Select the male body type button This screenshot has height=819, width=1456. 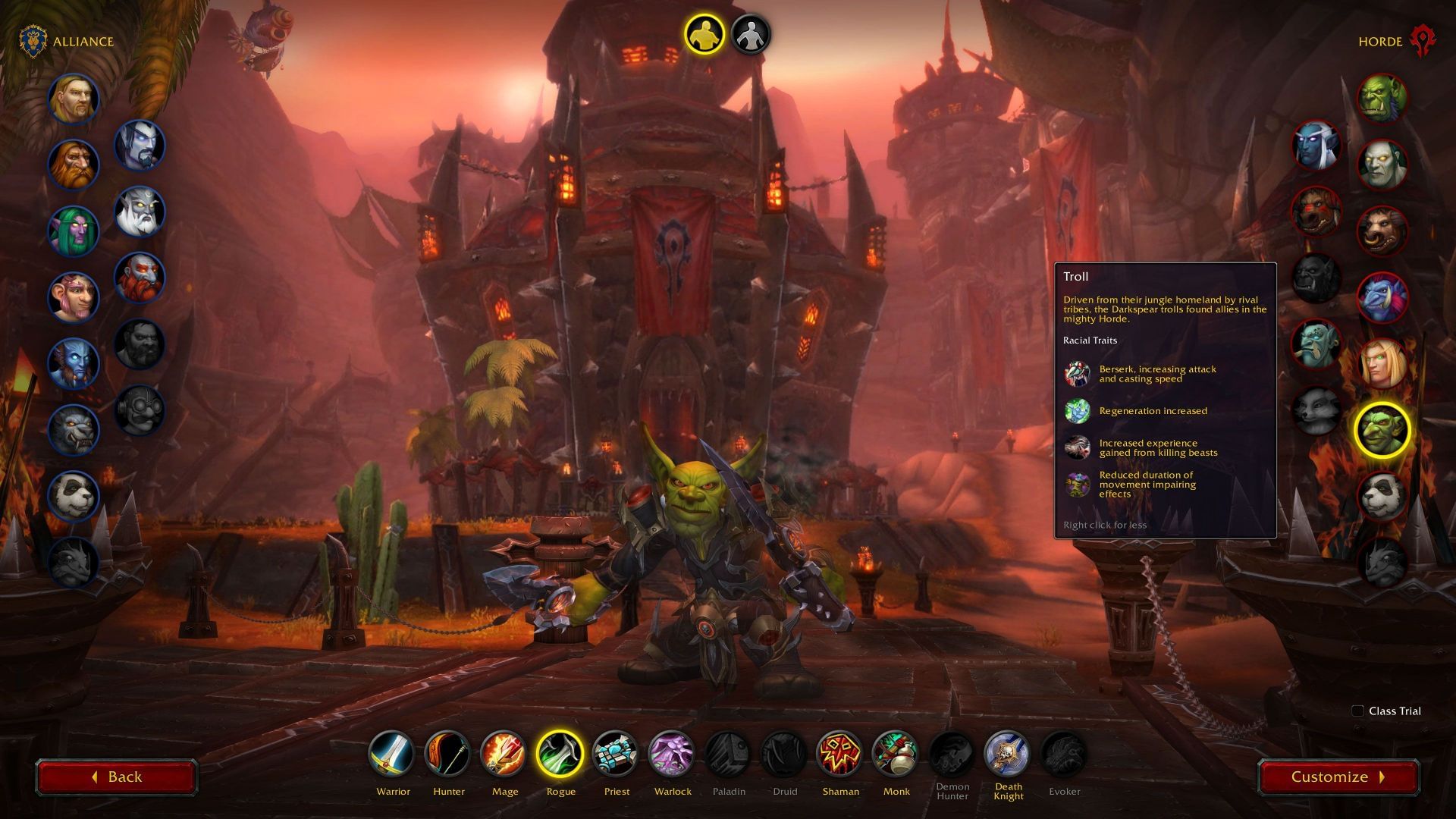coord(704,35)
